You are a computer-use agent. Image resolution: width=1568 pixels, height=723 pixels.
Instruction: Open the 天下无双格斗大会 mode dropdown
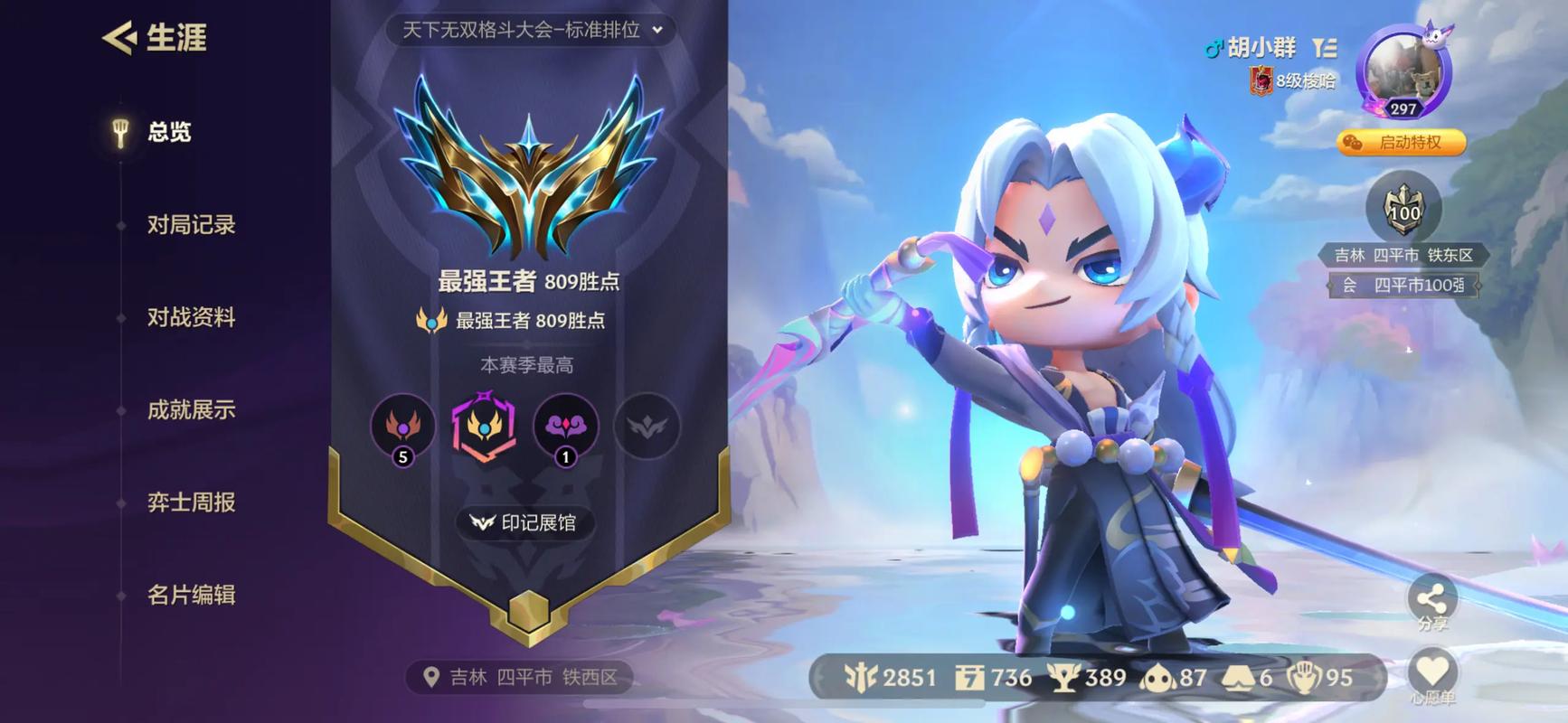[532, 30]
